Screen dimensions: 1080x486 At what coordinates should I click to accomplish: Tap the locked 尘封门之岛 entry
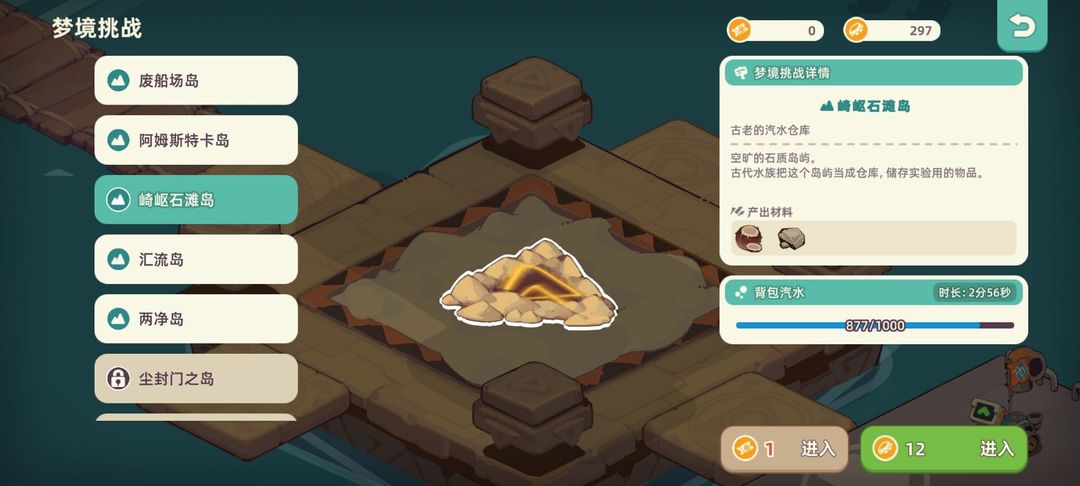pyautogui.click(x=196, y=379)
